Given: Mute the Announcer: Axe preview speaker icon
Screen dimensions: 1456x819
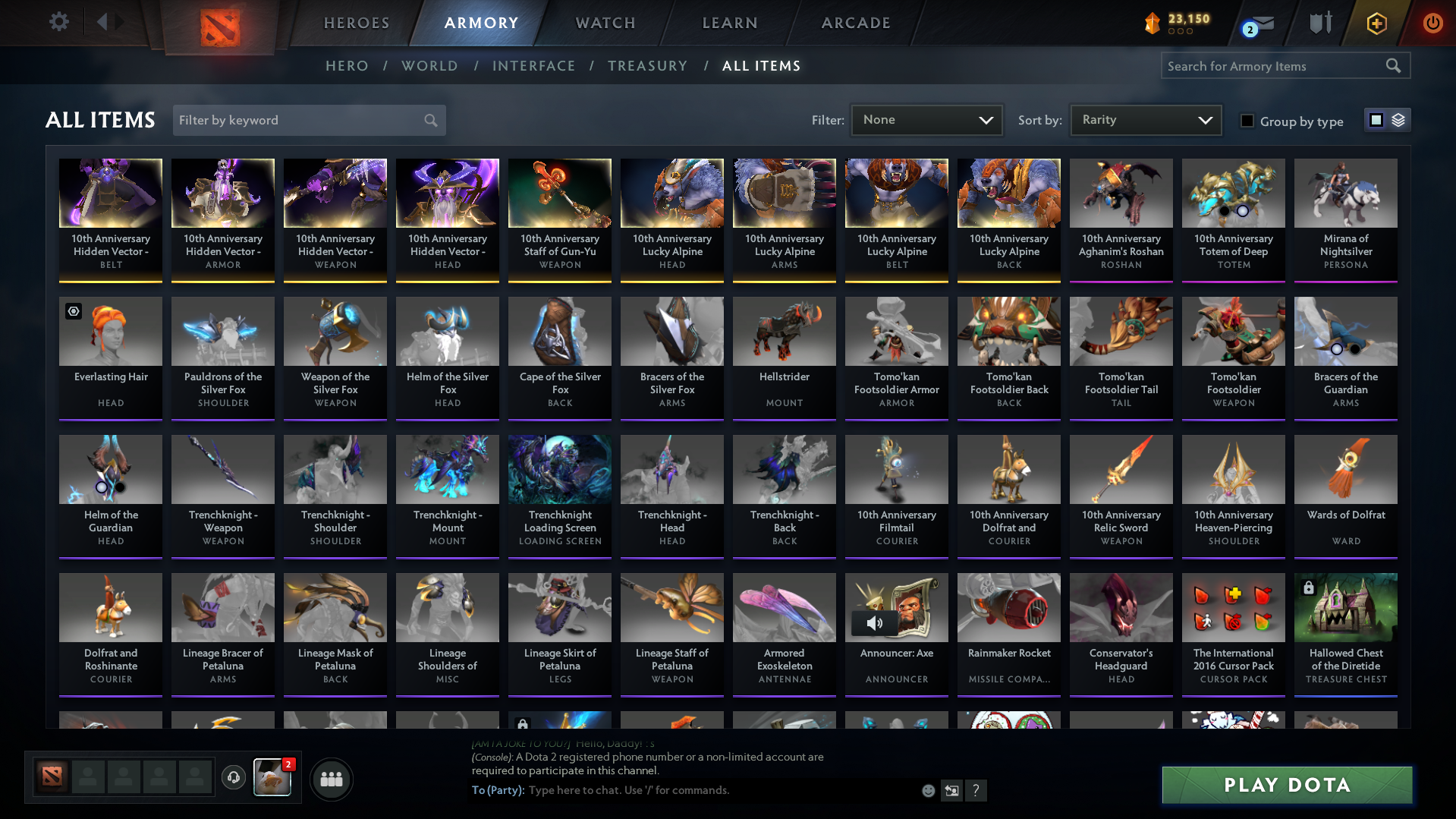Looking at the screenshot, I should click(x=873, y=622).
